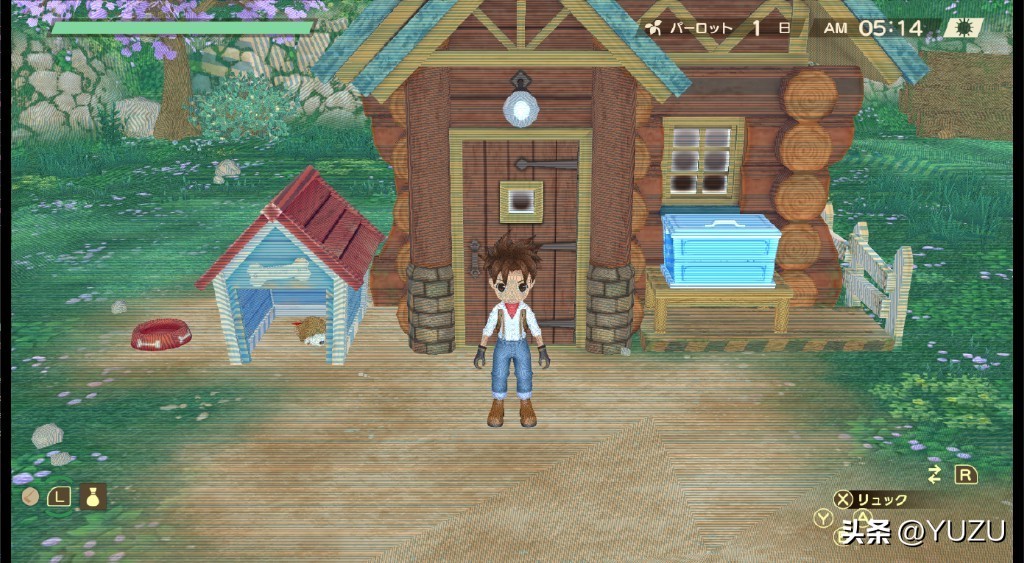Image resolution: width=1024 pixels, height=563 pixels.
Task: Open the yellow pouch bag icon
Action: [93, 496]
